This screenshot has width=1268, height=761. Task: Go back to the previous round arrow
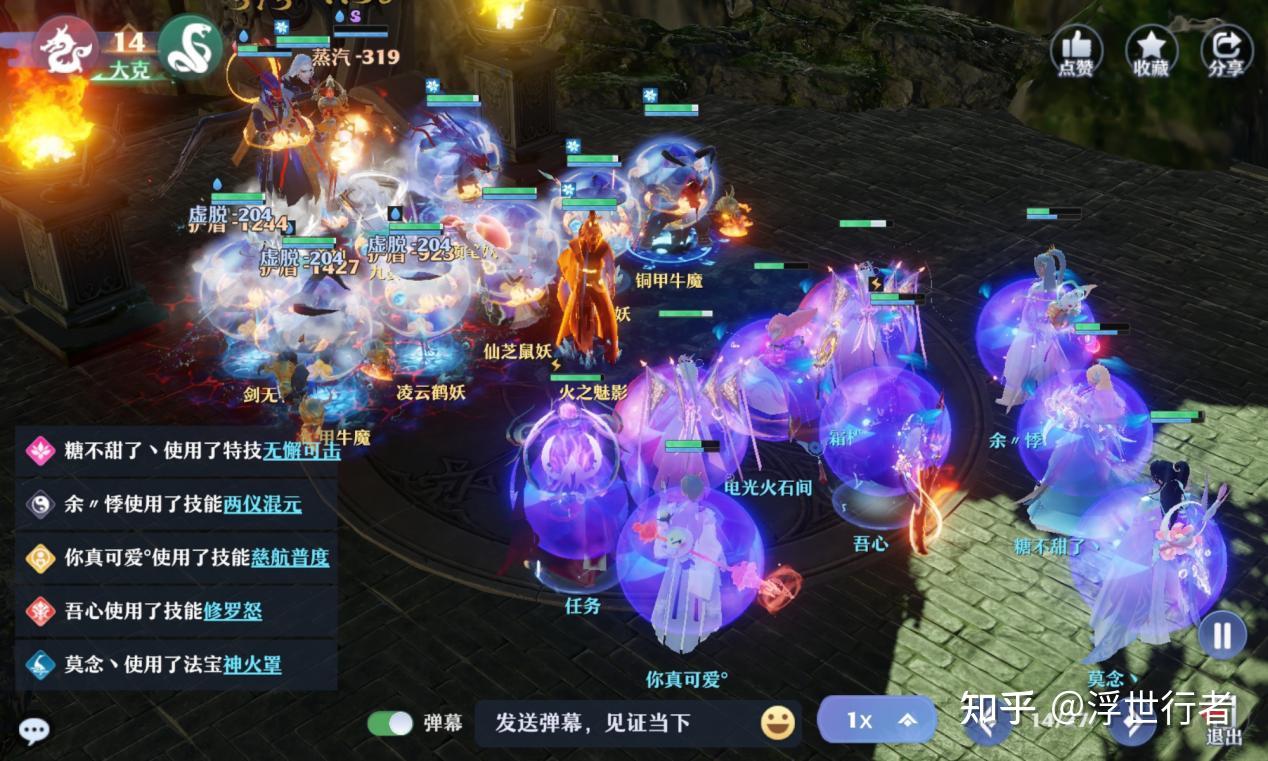tap(987, 722)
